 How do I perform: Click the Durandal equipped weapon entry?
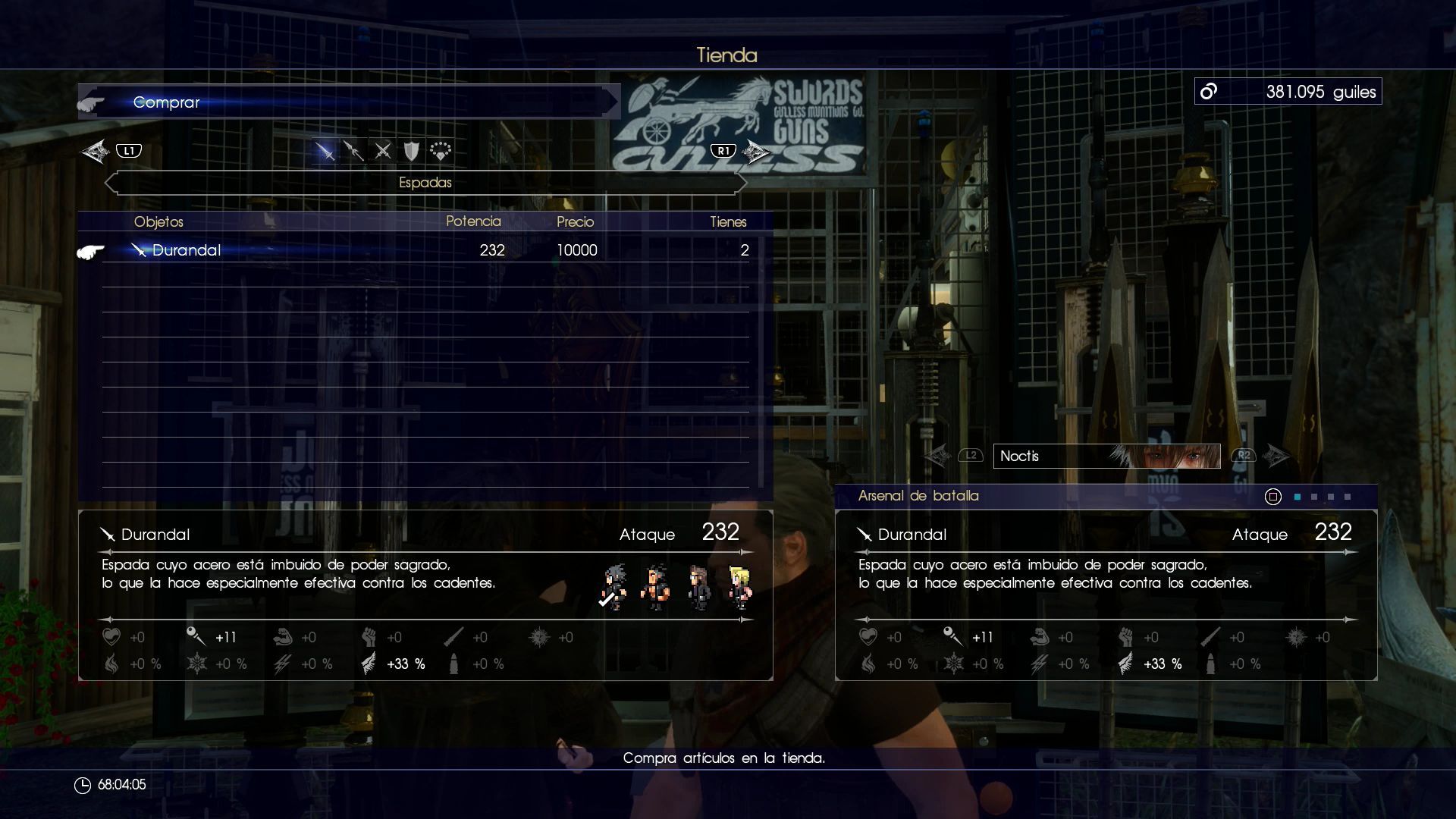(912, 535)
